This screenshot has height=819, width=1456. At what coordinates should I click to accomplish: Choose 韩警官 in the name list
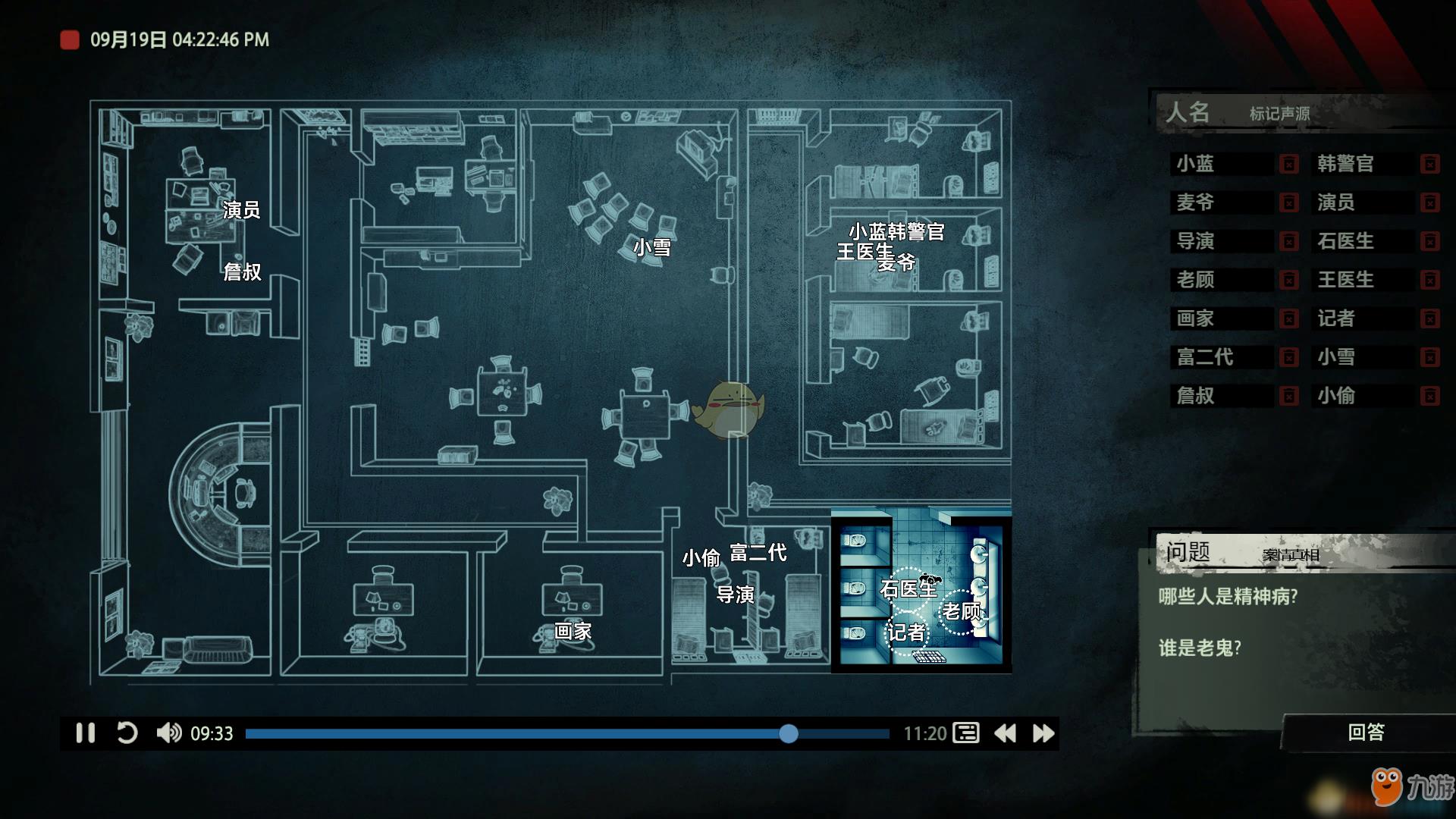[x=1345, y=164]
